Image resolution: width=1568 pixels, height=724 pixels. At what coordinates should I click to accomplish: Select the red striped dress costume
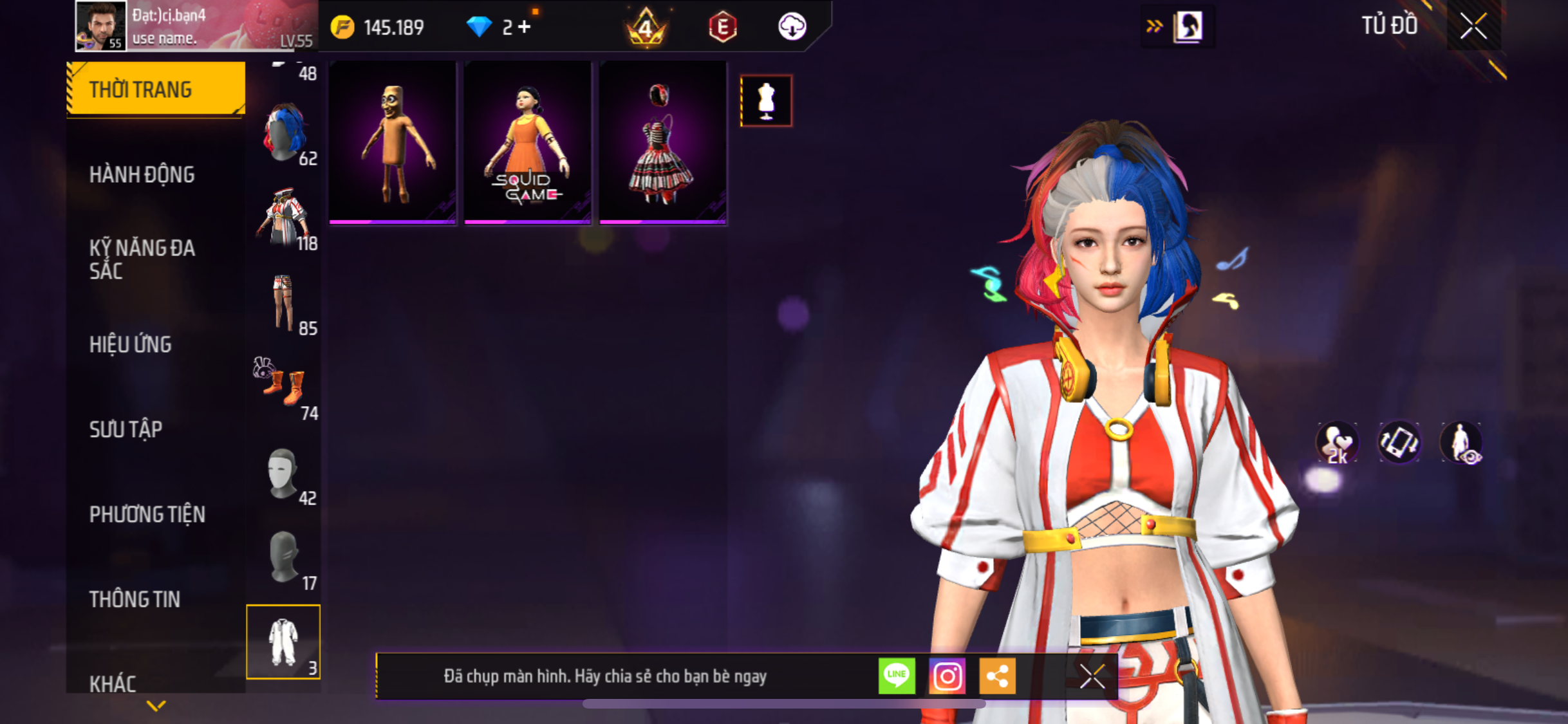coord(662,143)
